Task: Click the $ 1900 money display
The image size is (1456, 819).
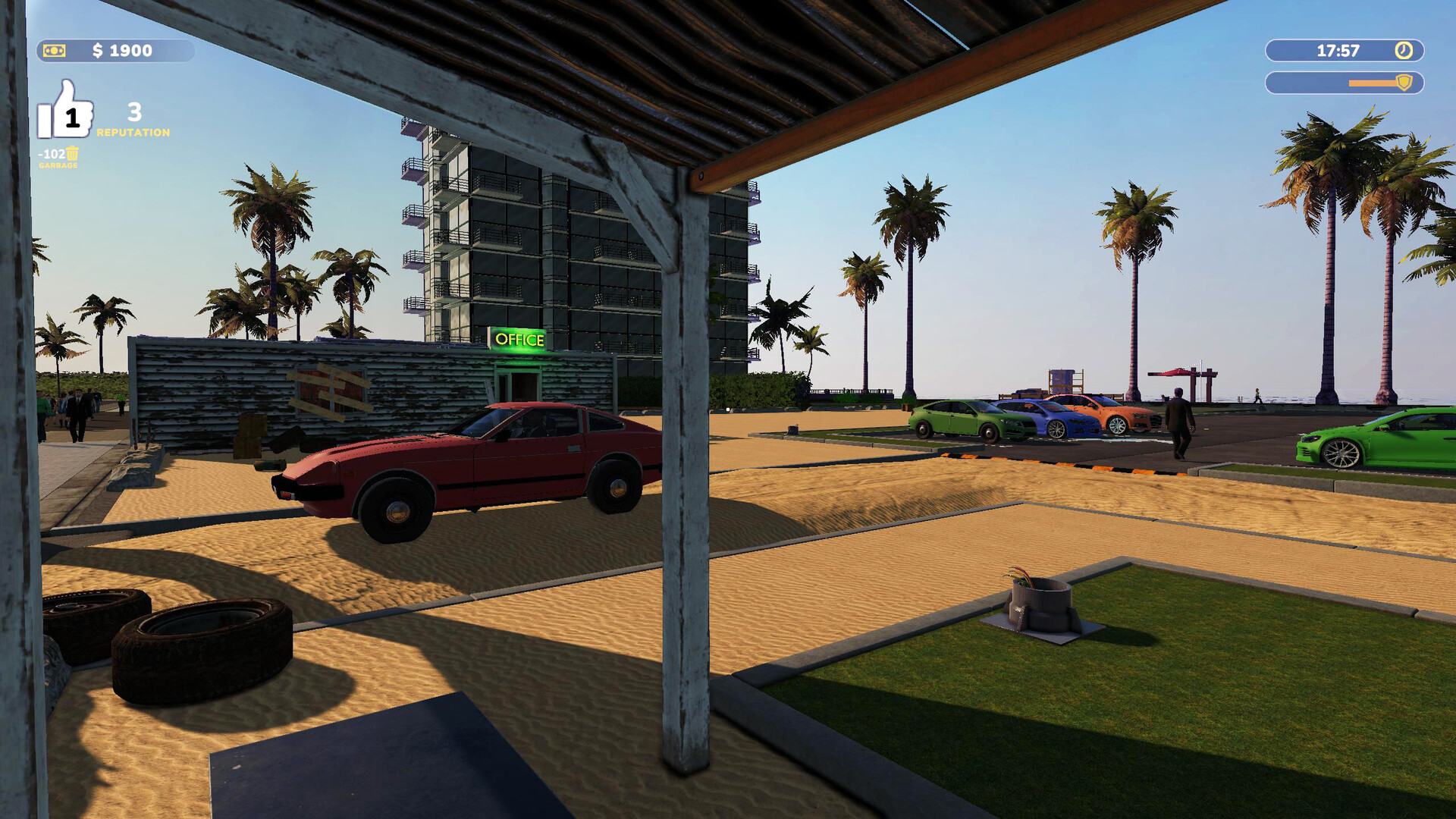Action: coord(121,52)
